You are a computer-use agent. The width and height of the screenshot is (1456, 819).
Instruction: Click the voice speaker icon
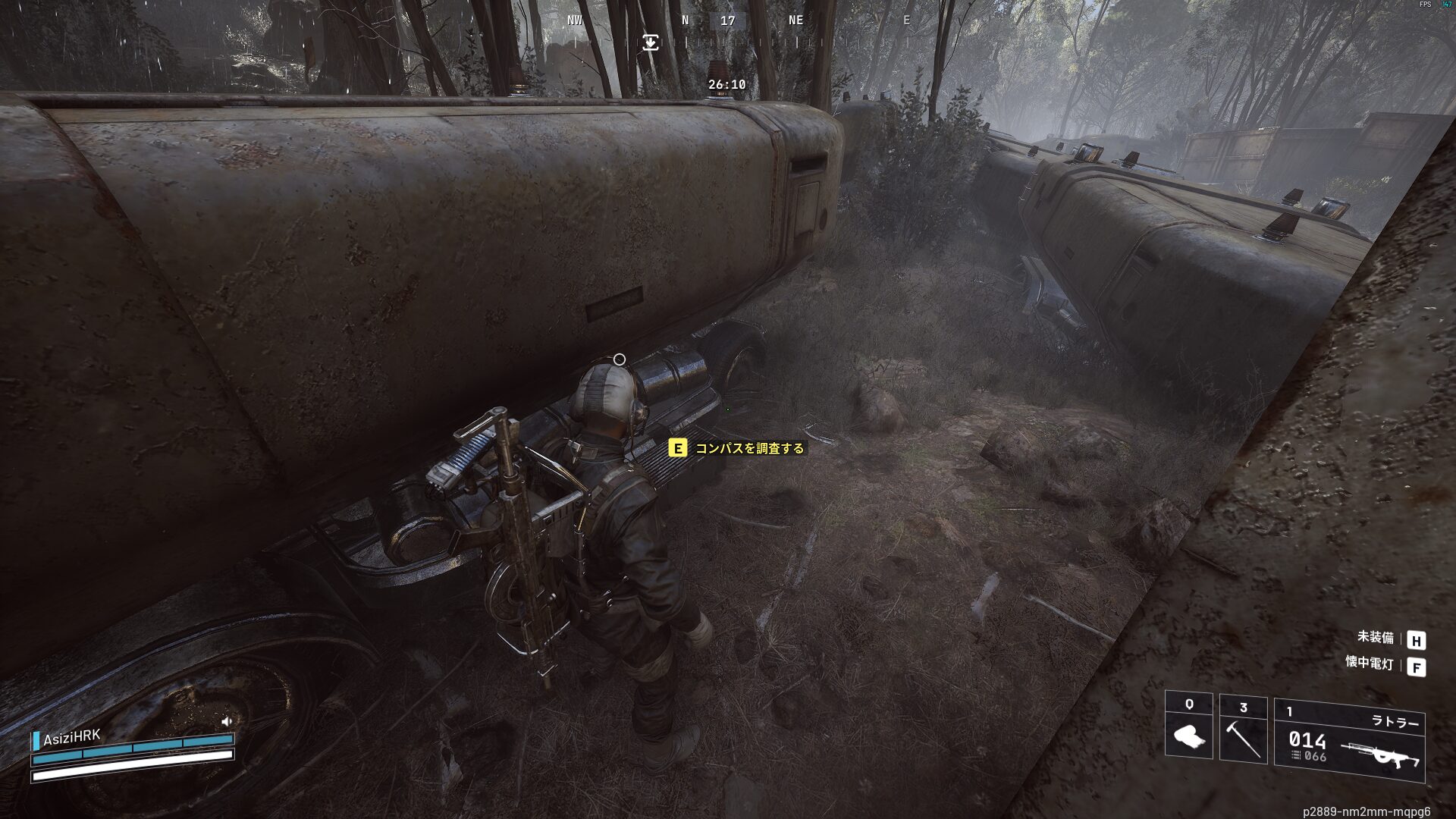click(227, 722)
